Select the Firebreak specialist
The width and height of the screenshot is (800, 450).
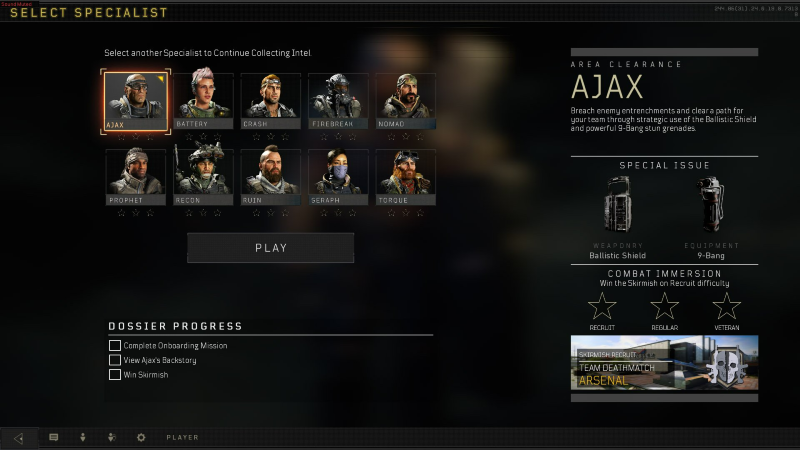(x=338, y=101)
